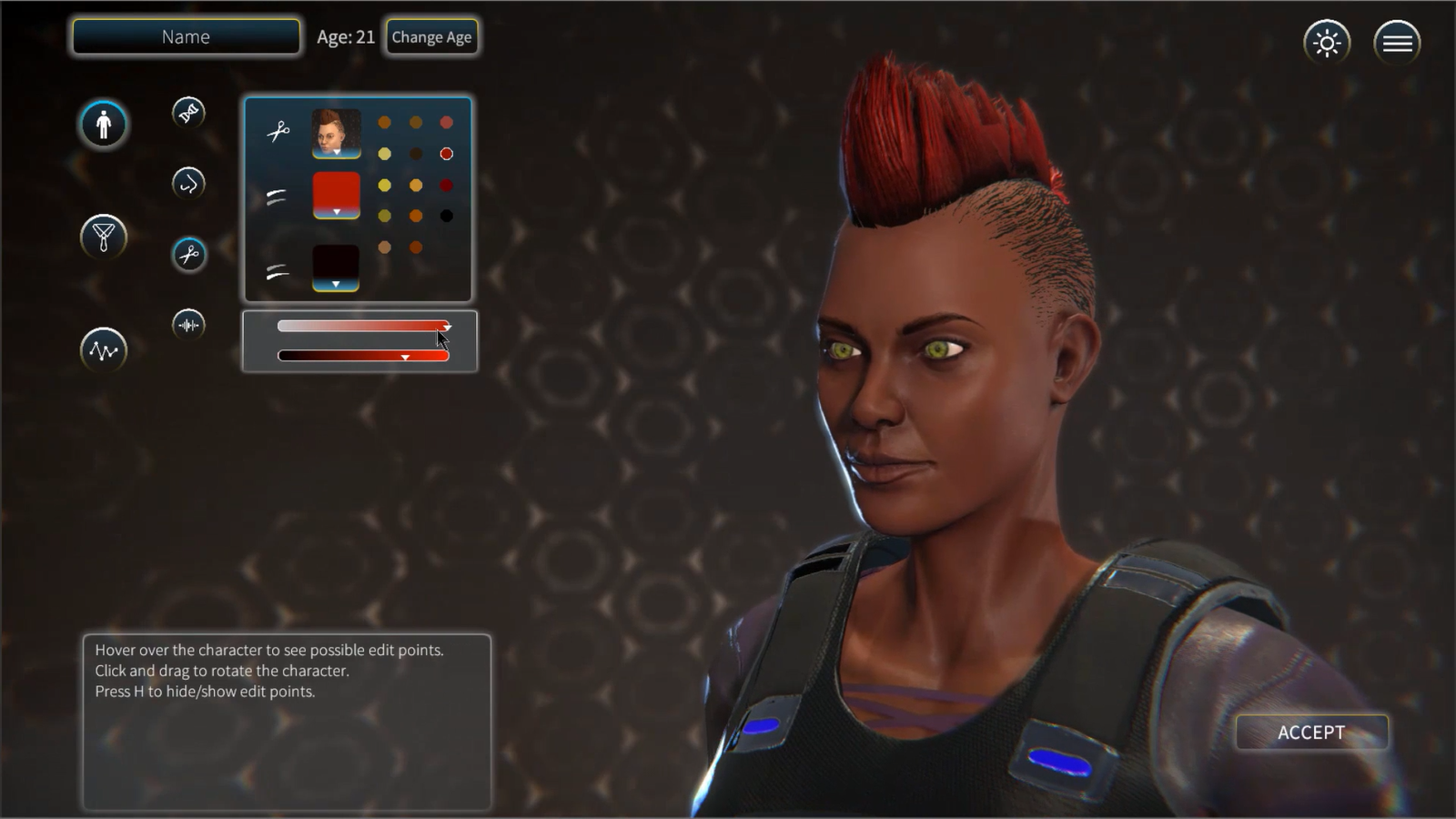Open the DNA genetics editor

click(187, 111)
